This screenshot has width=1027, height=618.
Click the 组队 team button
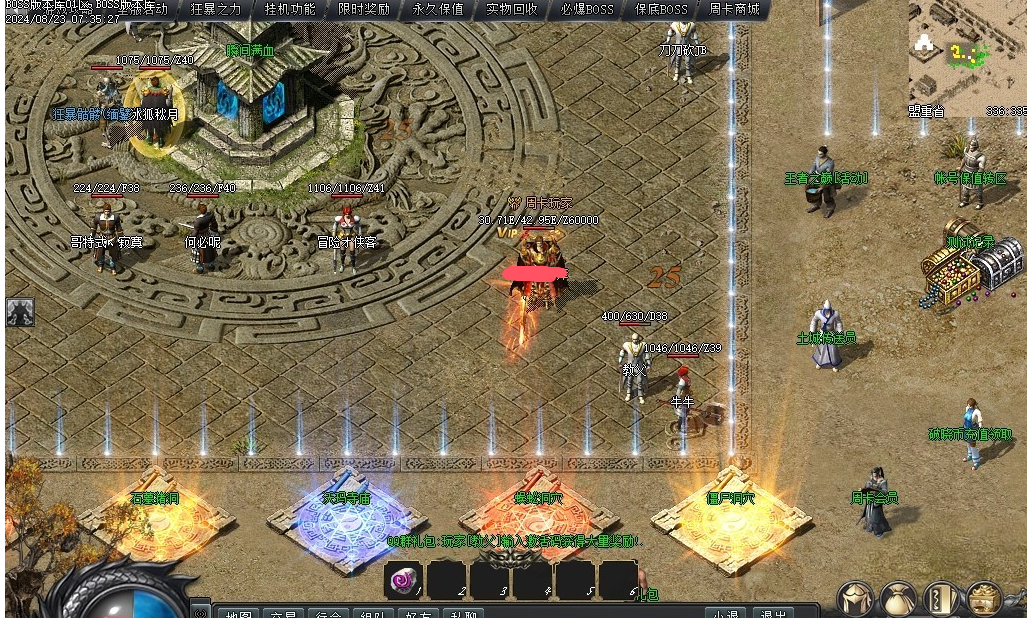376,613
